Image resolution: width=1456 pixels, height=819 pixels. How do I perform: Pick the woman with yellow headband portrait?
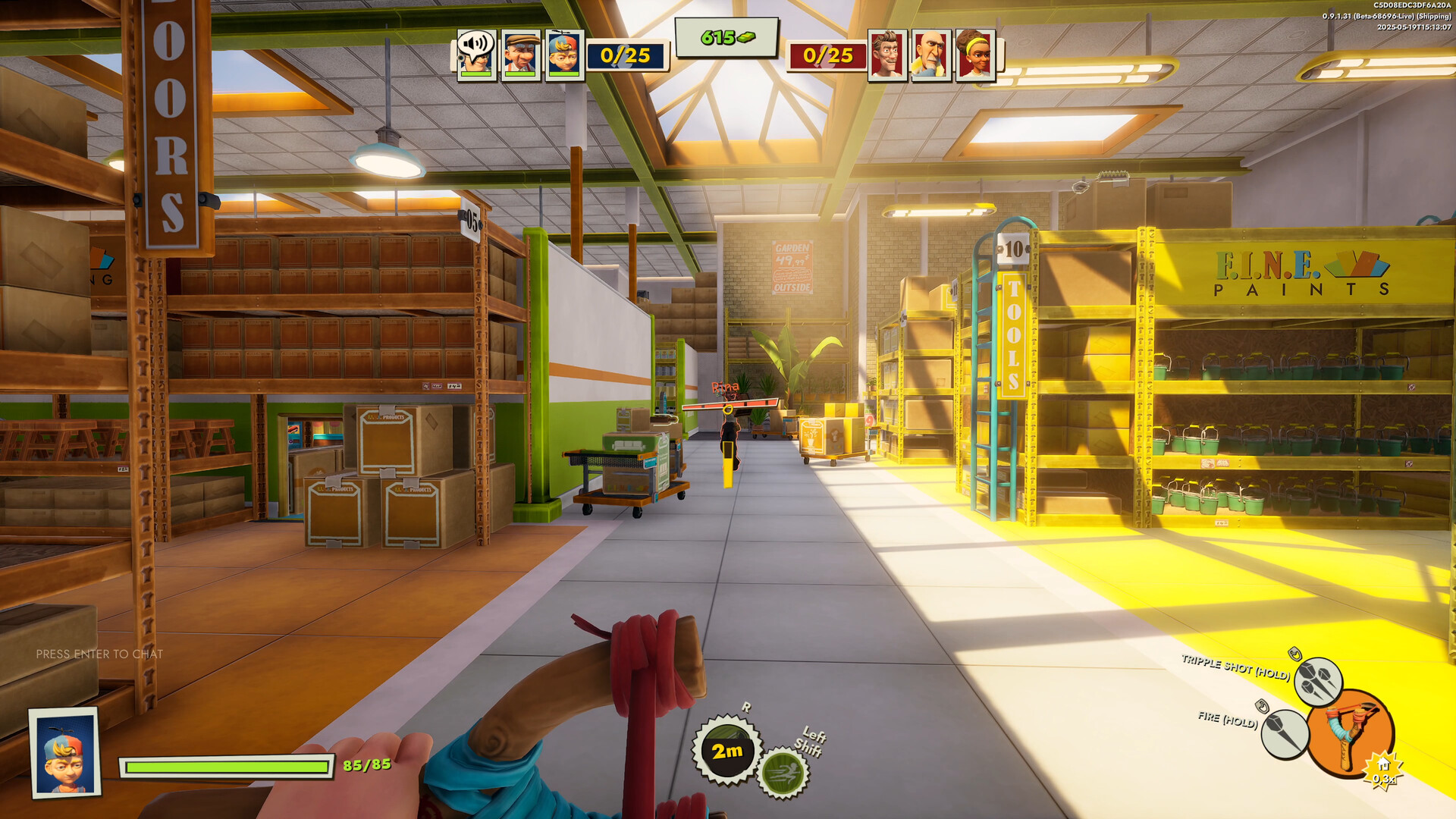(x=974, y=55)
